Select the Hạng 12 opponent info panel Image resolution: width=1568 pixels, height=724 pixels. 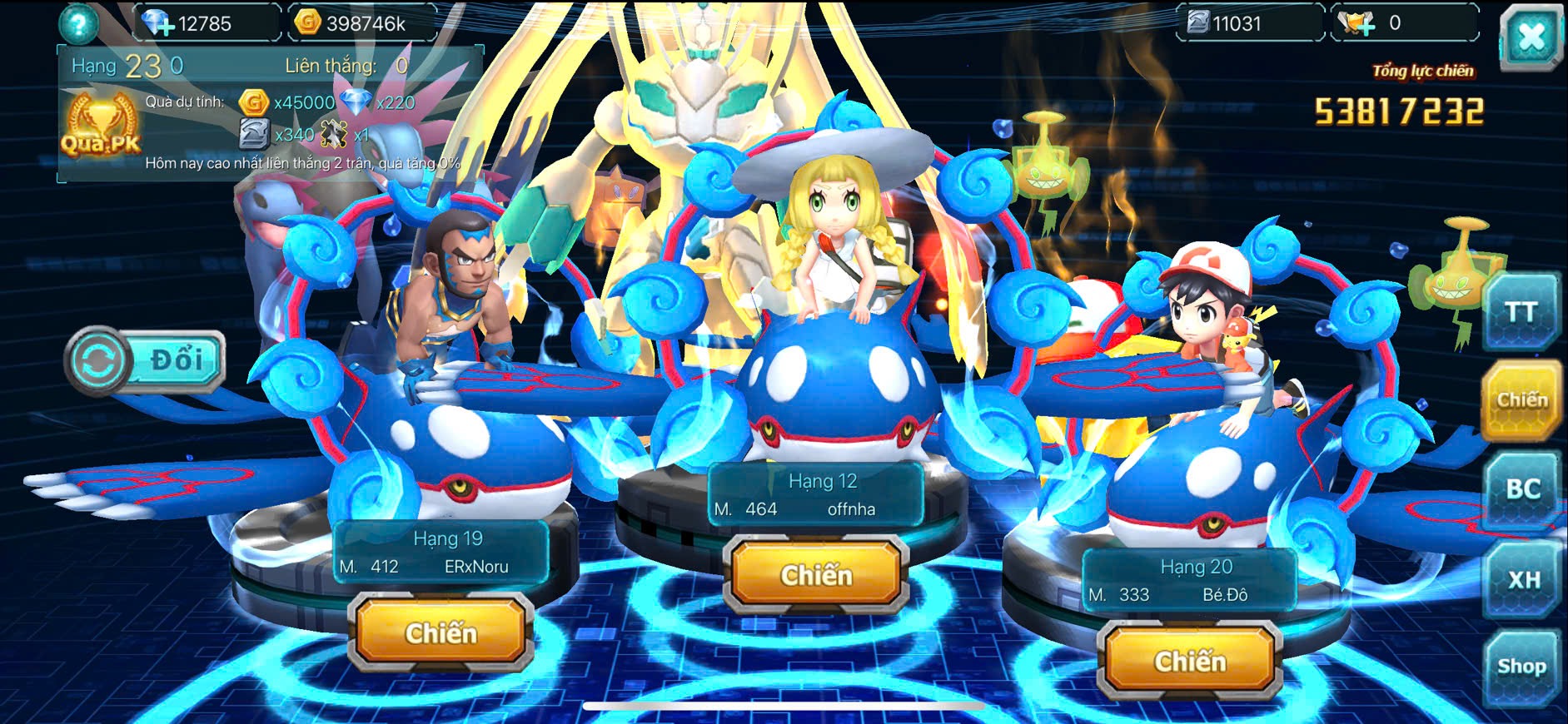click(816, 495)
